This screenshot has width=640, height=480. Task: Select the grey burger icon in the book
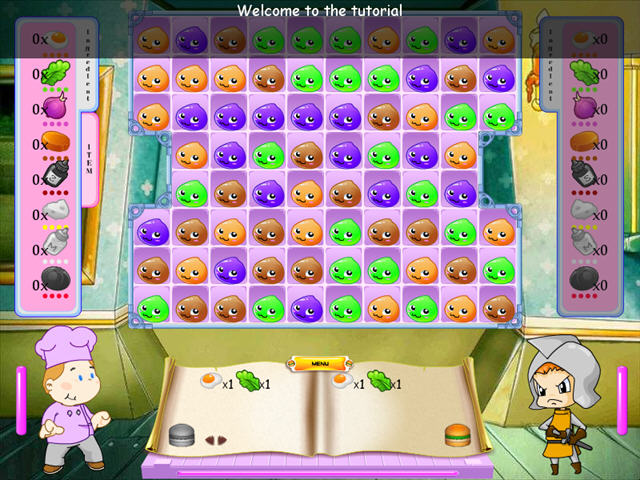tap(181, 436)
